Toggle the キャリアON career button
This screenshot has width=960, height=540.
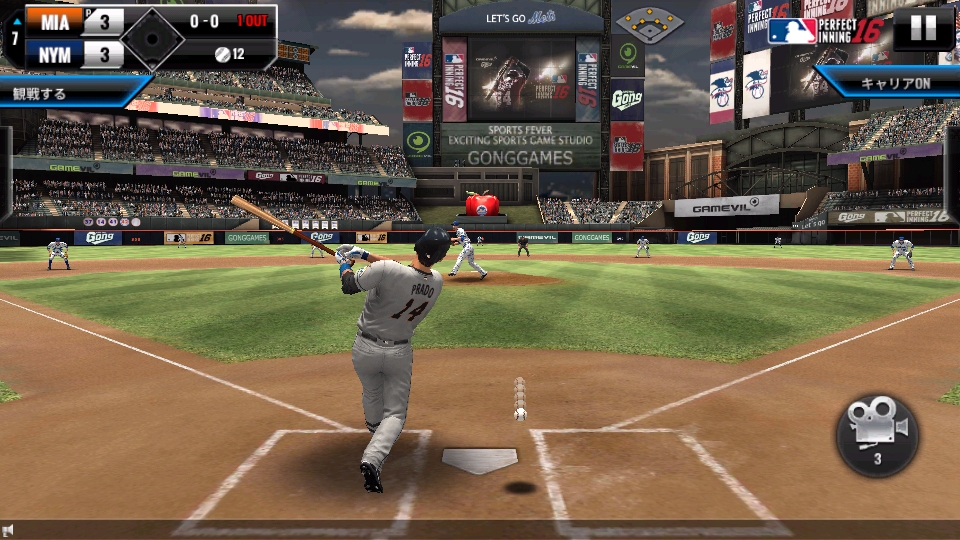tap(893, 83)
